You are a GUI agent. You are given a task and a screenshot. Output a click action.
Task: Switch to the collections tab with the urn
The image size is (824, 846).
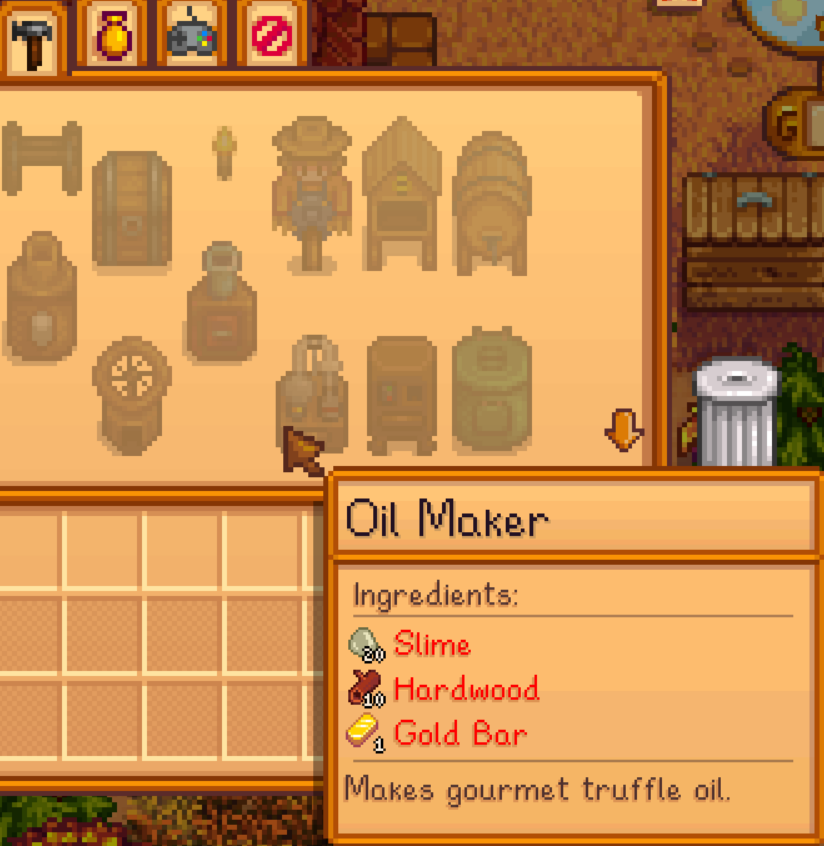click(x=111, y=36)
